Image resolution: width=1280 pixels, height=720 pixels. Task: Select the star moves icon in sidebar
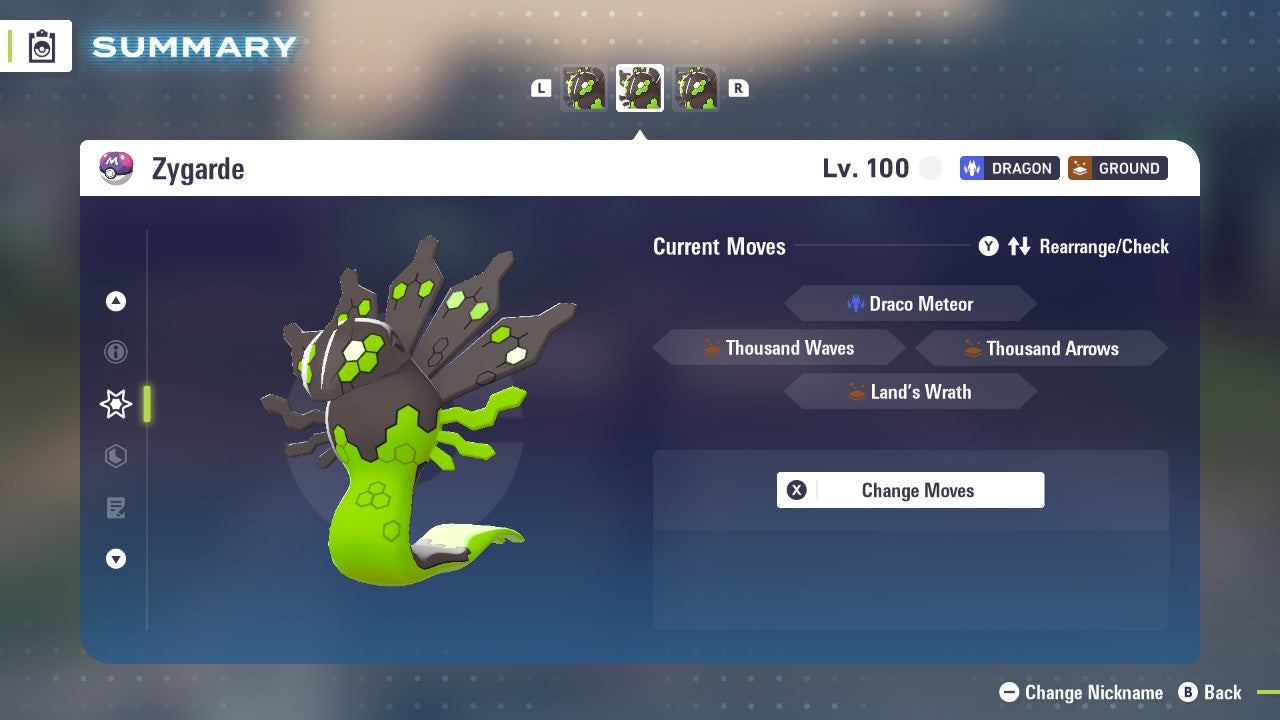tap(115, 403)
